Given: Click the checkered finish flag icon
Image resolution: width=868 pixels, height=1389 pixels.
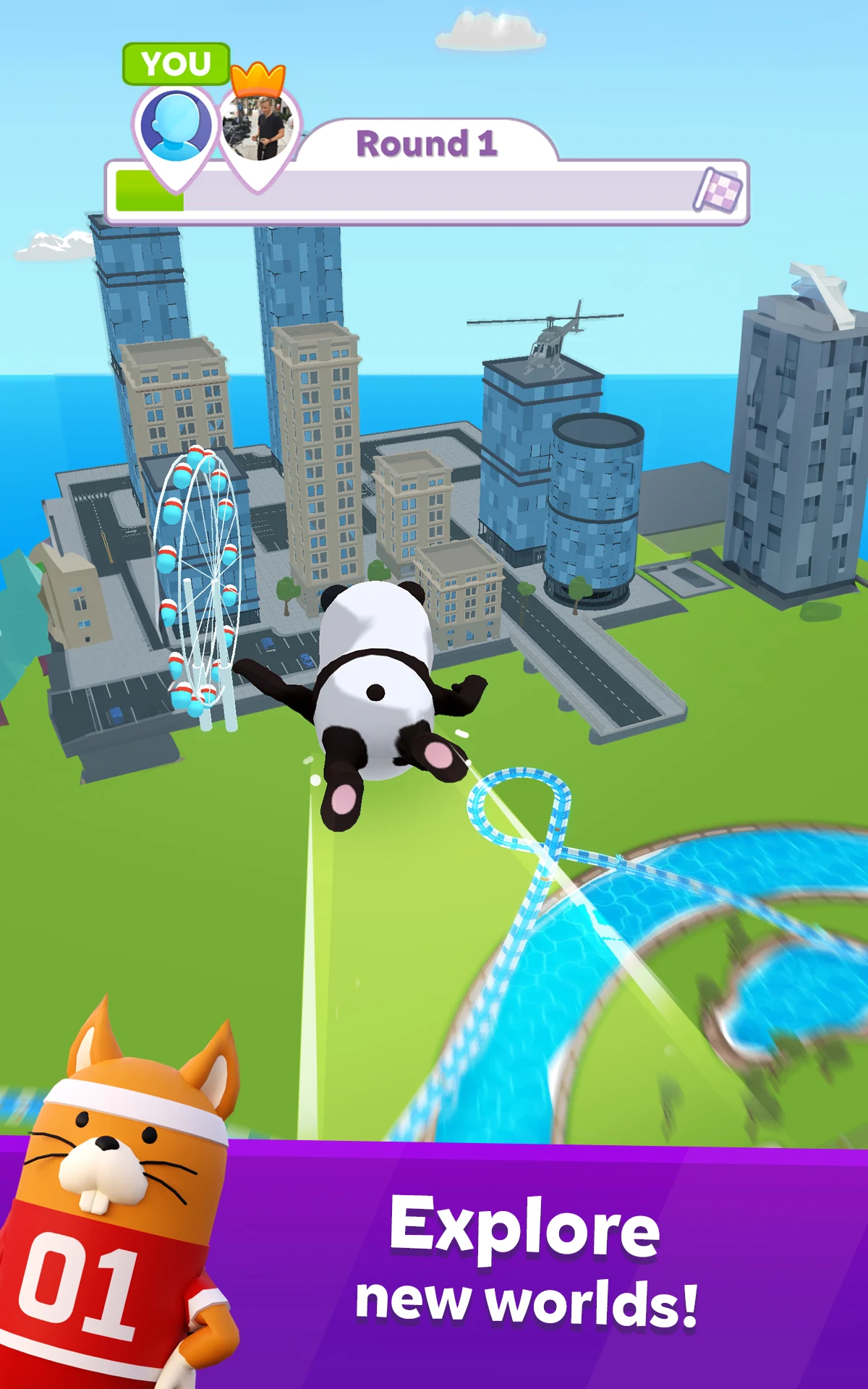Looking at the screenshot, I should pos(718,191).
